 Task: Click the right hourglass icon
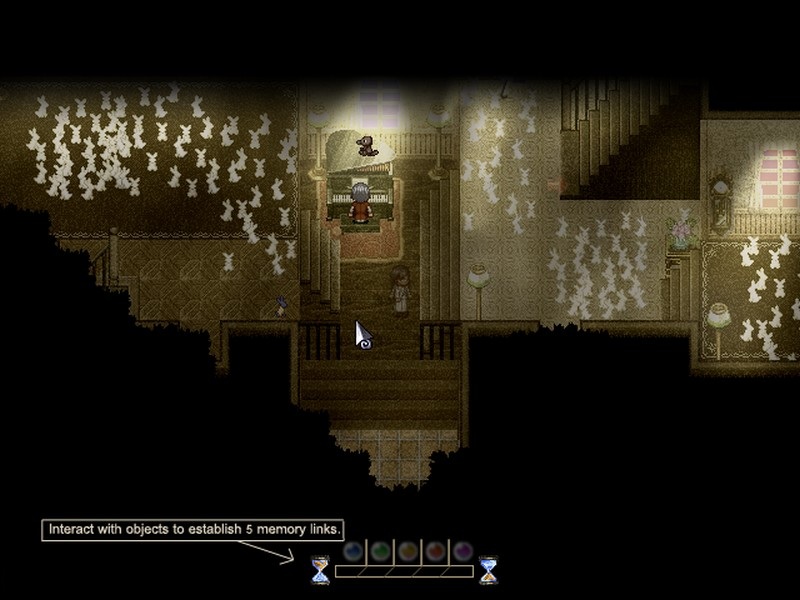coord(488,570)
